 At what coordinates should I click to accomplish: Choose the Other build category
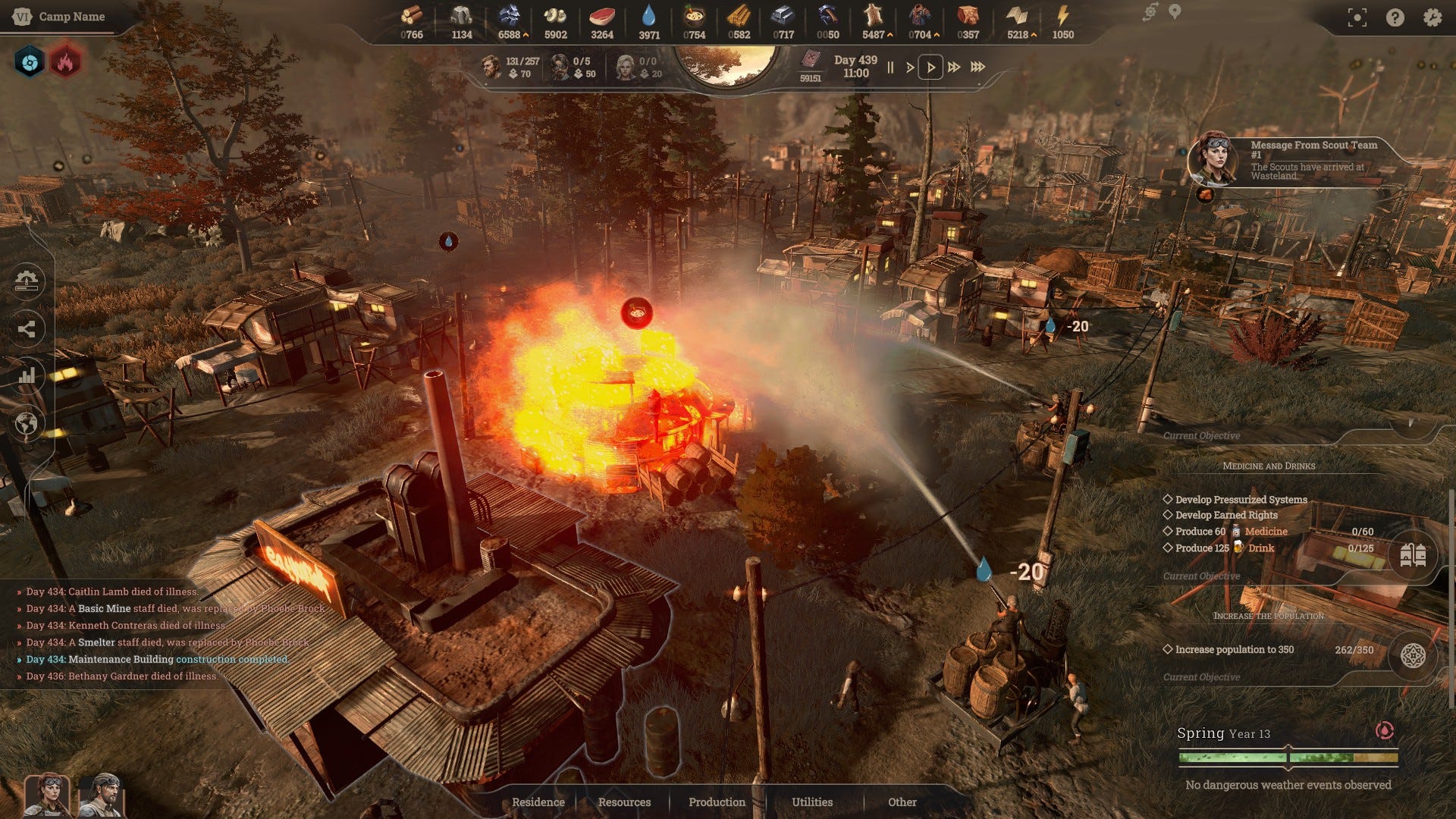click(902, 802)
